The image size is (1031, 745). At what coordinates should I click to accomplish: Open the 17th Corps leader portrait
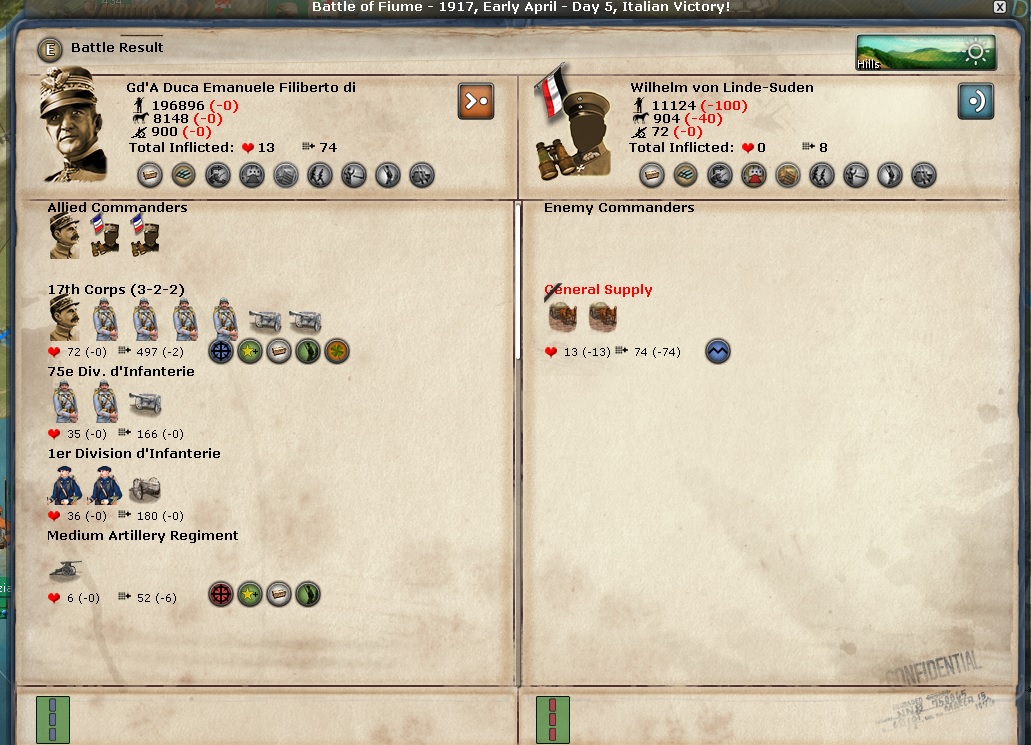(65, 319)
